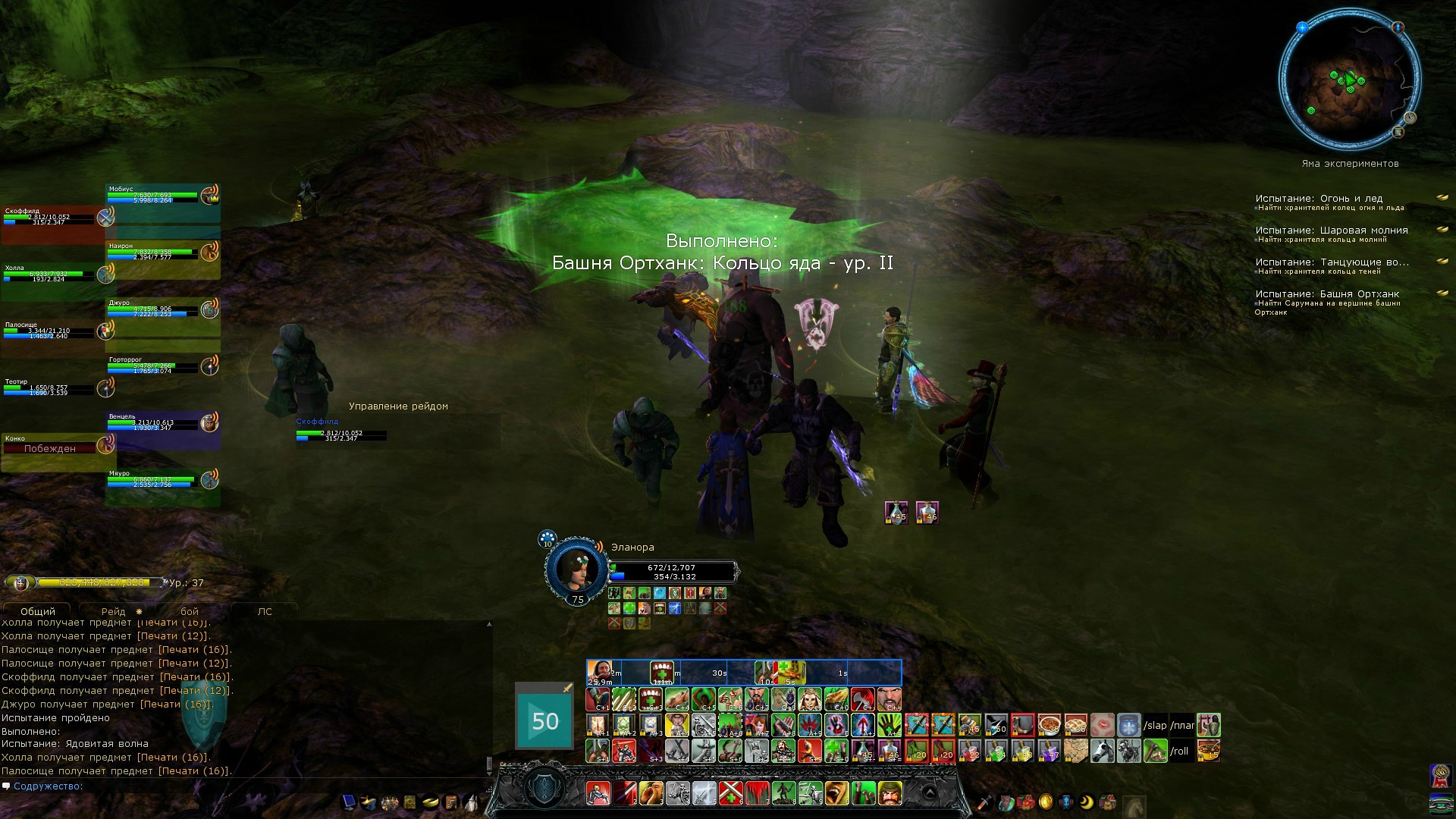
Task: Select the ЛС chat tab
Action: 264,611
